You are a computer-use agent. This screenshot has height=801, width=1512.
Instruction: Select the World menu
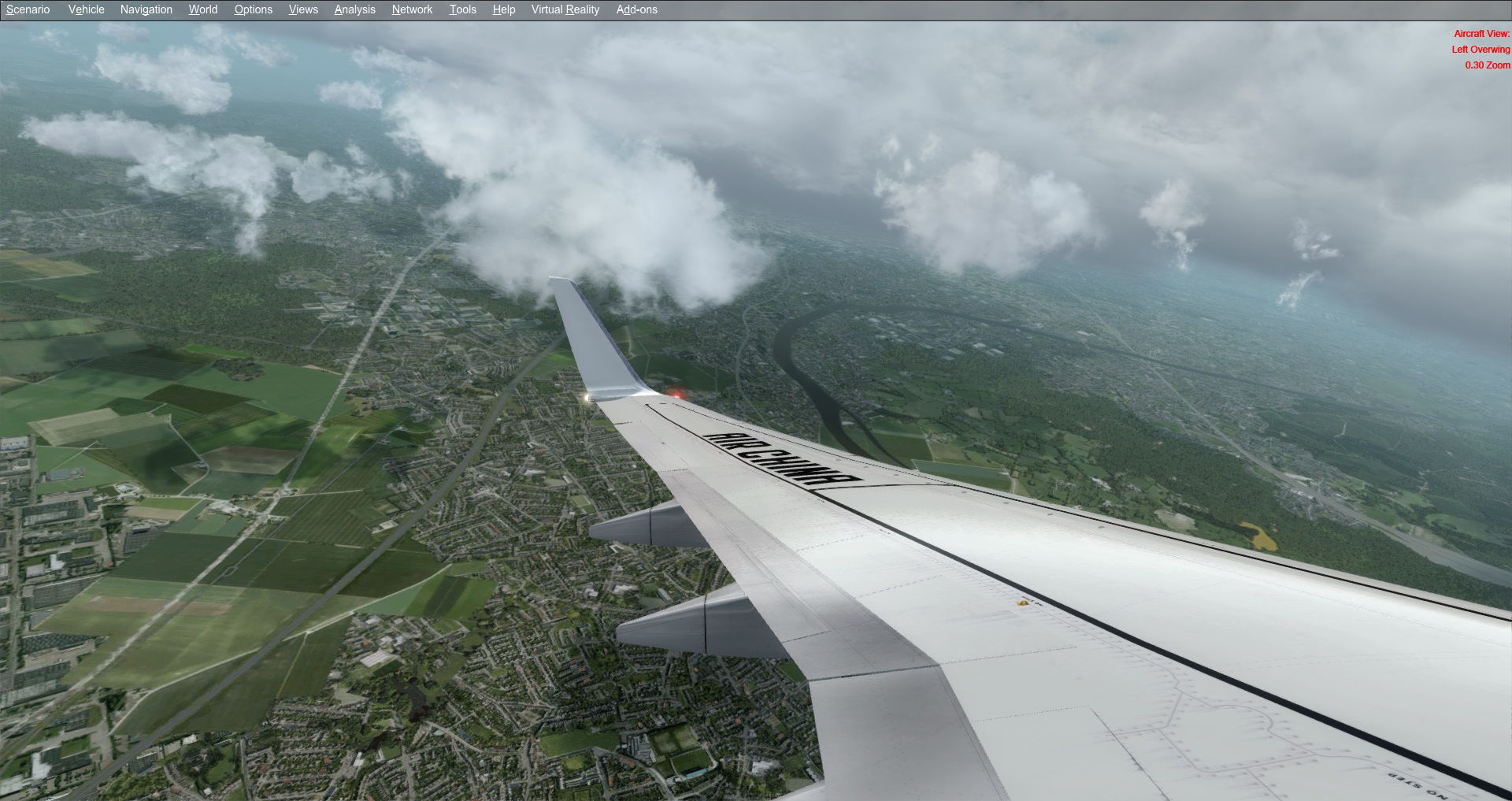(x=203, y=9)
